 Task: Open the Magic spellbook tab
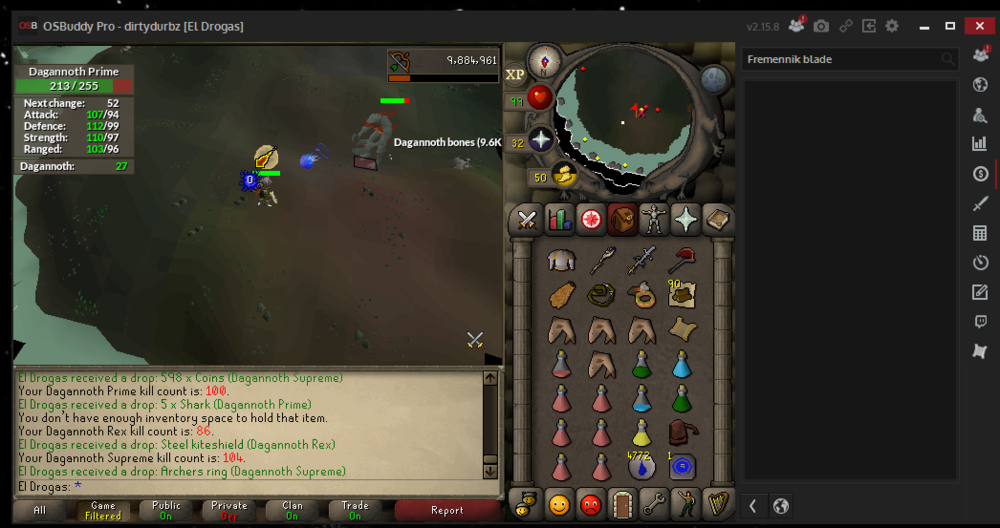coord(717,219)
